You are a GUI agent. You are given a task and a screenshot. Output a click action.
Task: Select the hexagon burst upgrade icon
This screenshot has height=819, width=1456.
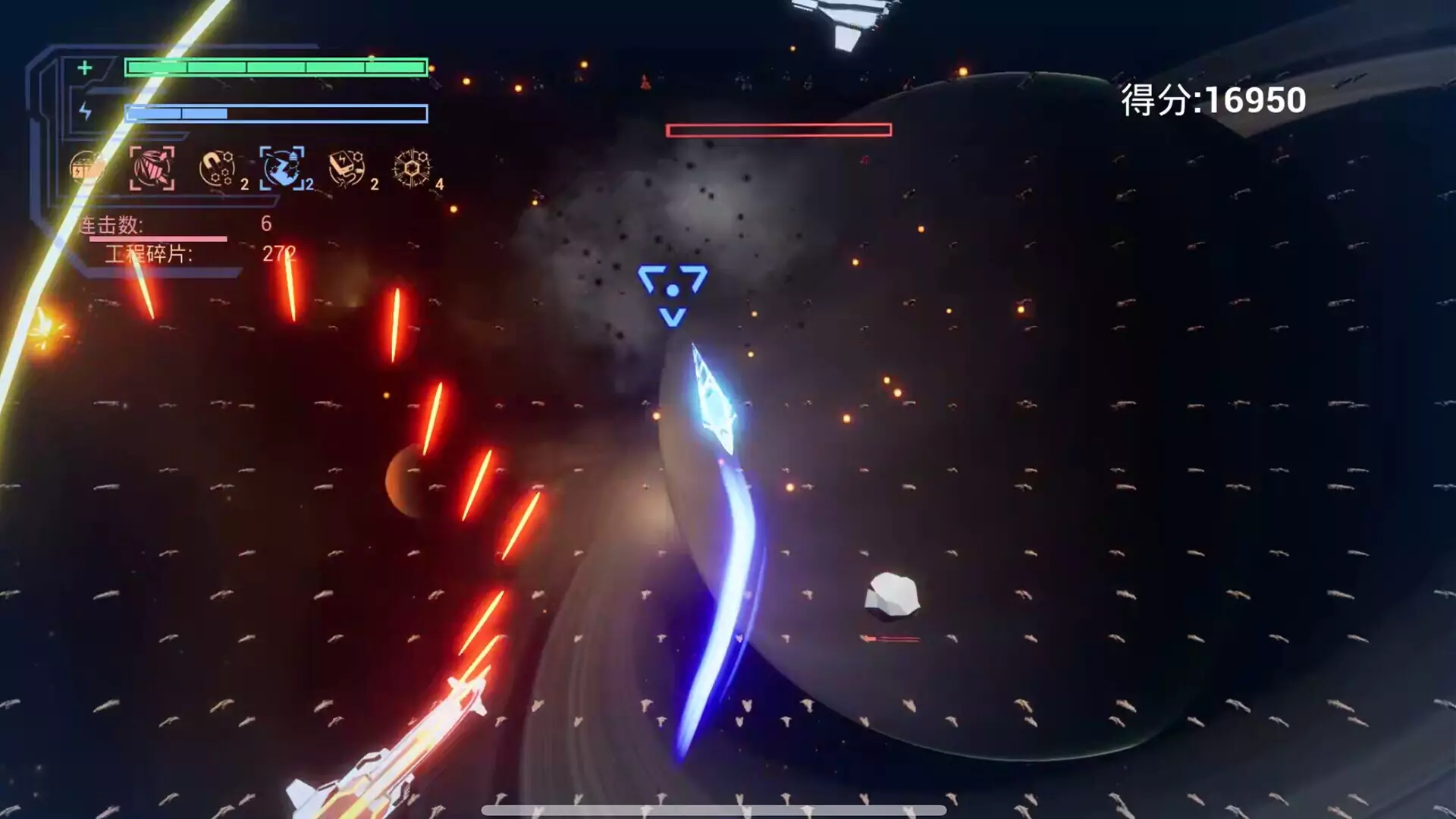412,168
